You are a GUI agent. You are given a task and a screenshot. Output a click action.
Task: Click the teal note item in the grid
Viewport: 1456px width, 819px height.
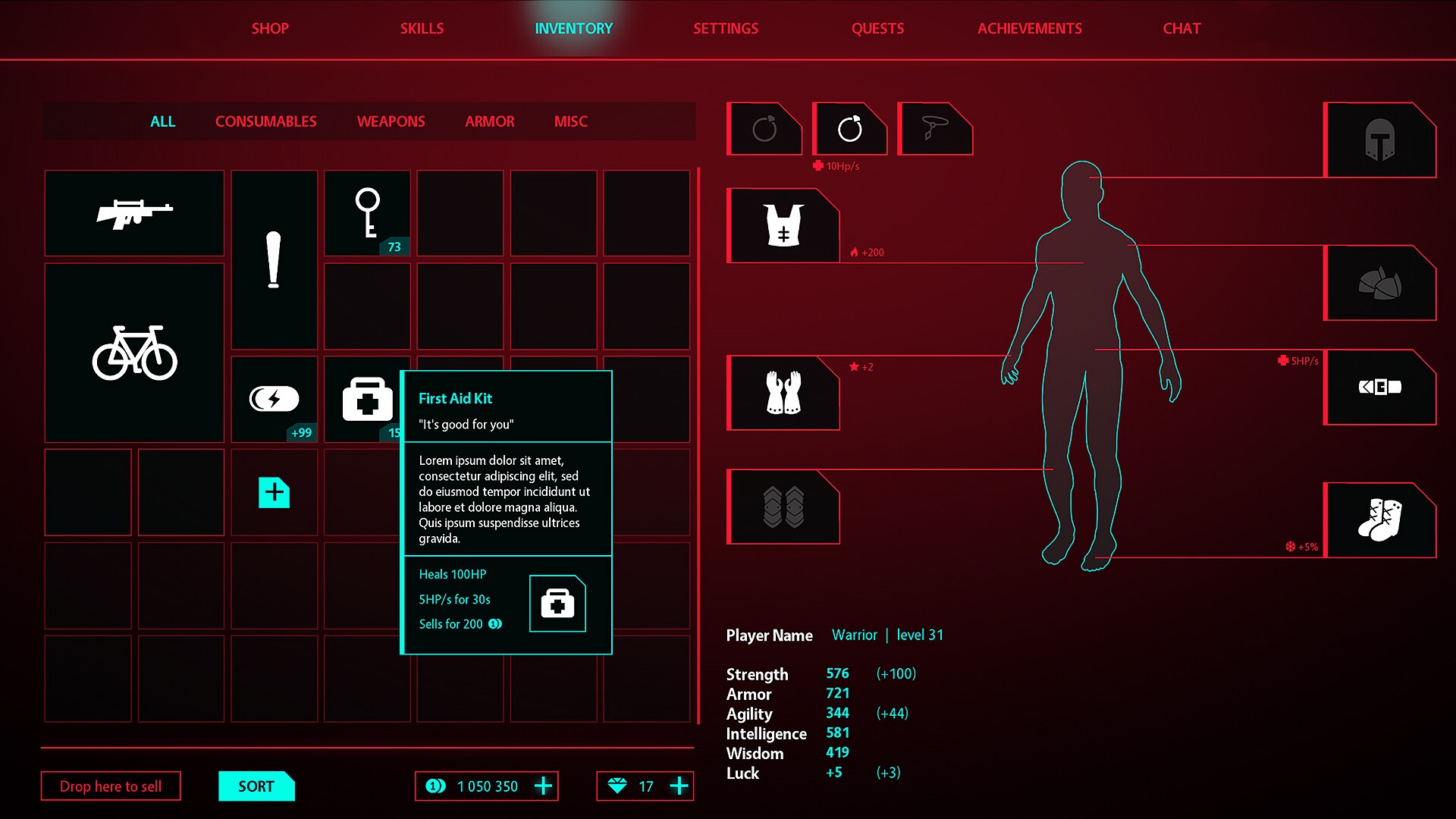click(x=274, y=493)
